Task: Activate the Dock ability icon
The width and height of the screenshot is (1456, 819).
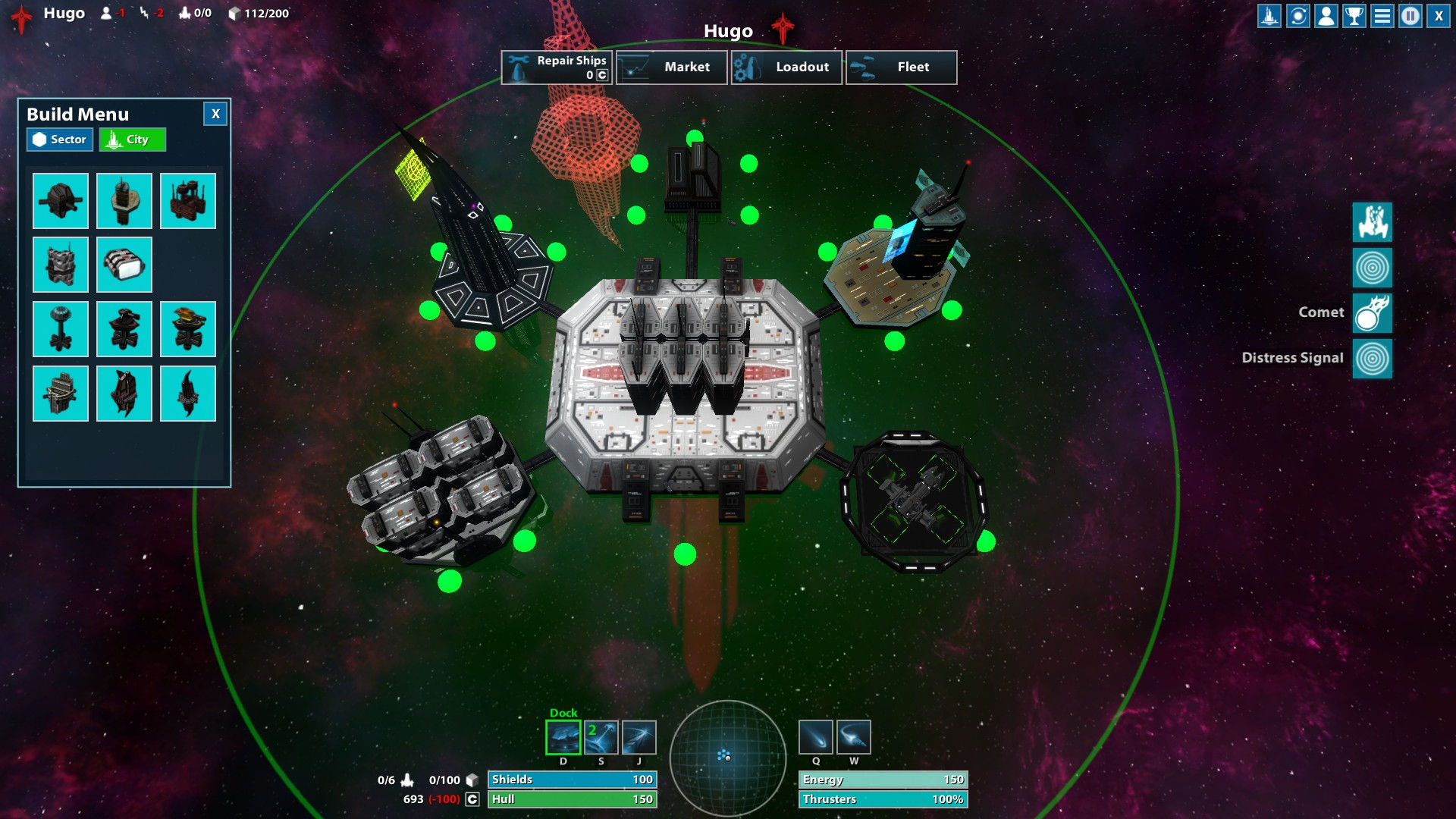Action: click(563, 737)
